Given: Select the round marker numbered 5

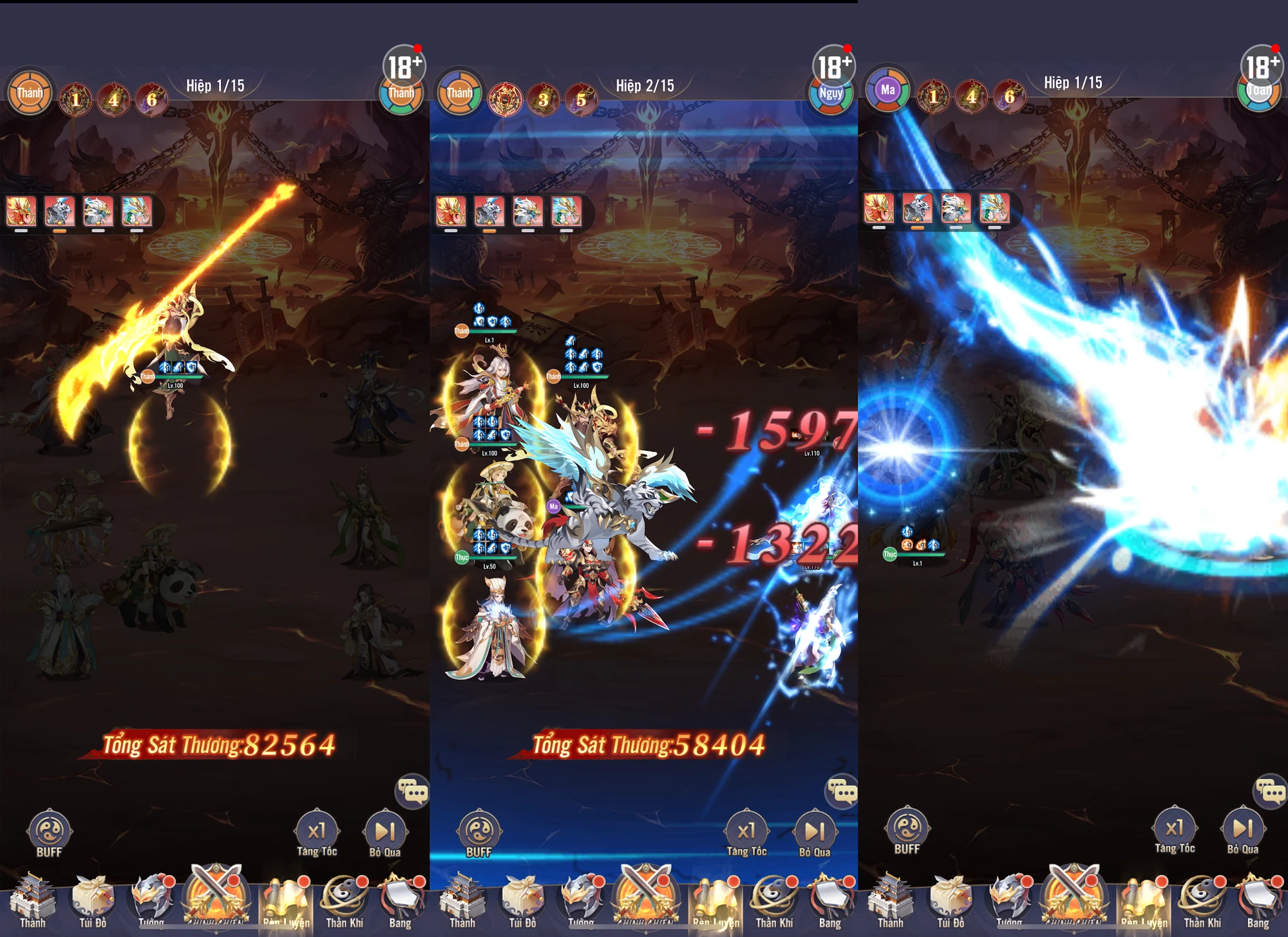Looking at the screenshot, I should 581,100.
